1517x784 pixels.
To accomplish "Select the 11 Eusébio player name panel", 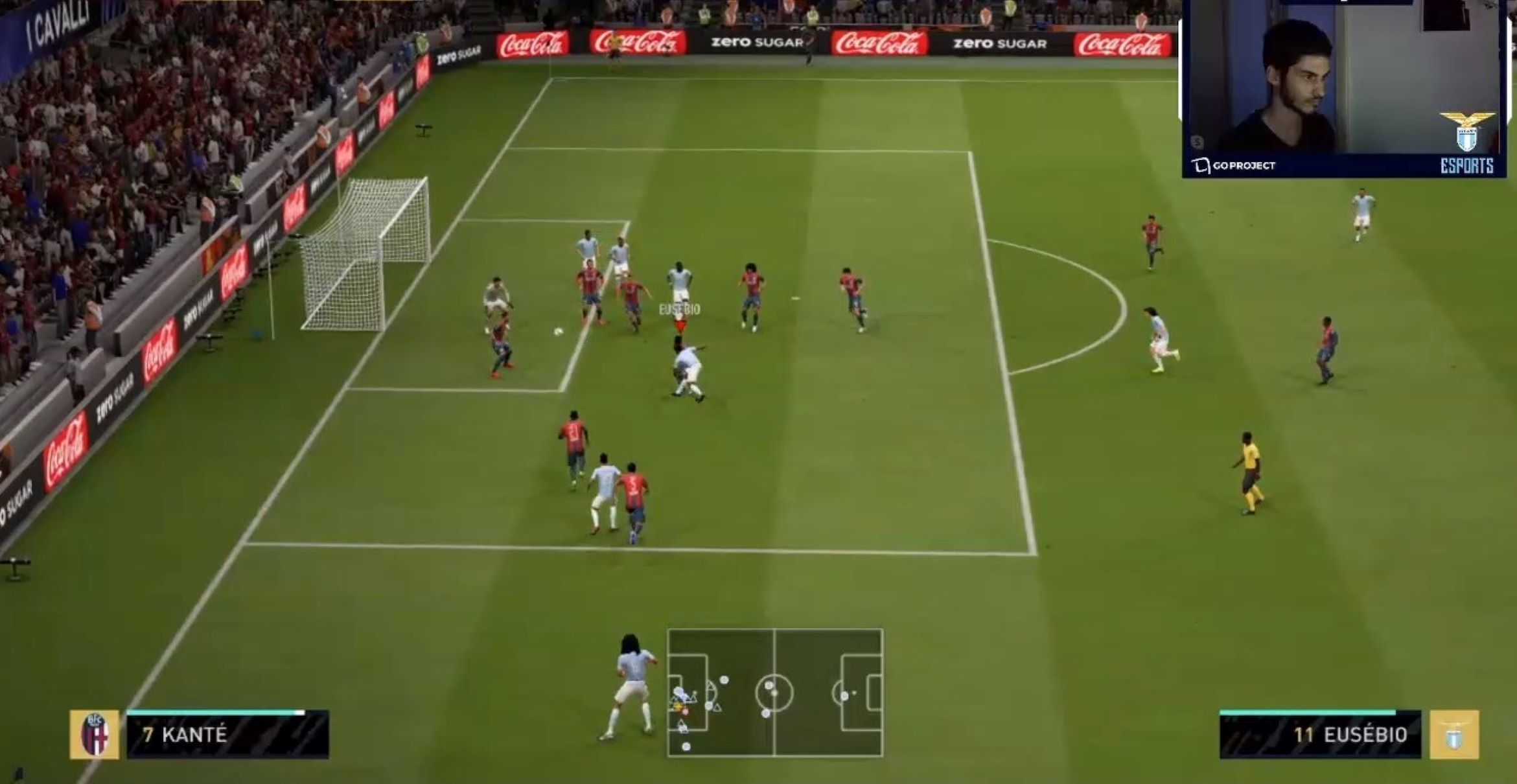I will [x=1319, y=735].
